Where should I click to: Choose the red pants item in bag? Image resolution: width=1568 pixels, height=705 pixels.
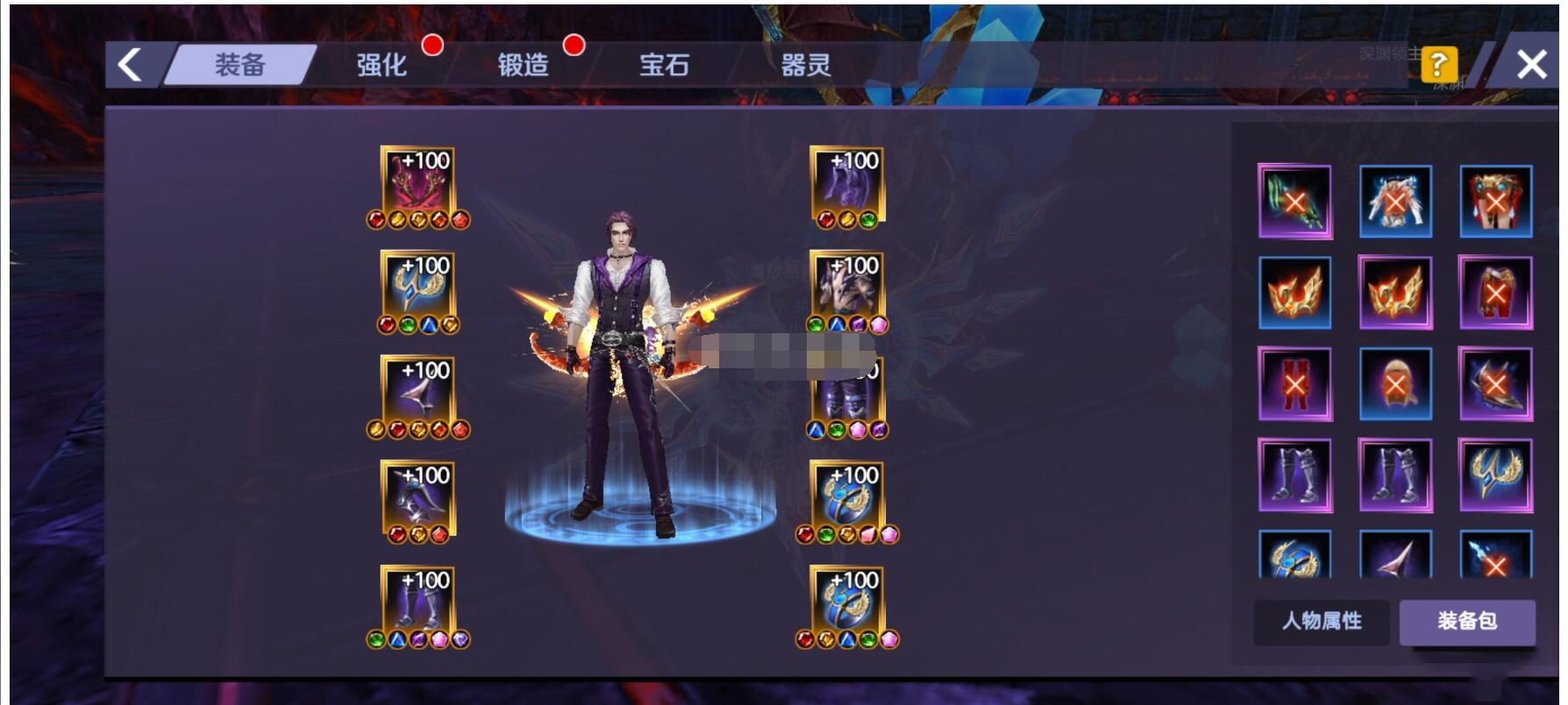point(1495,293)
